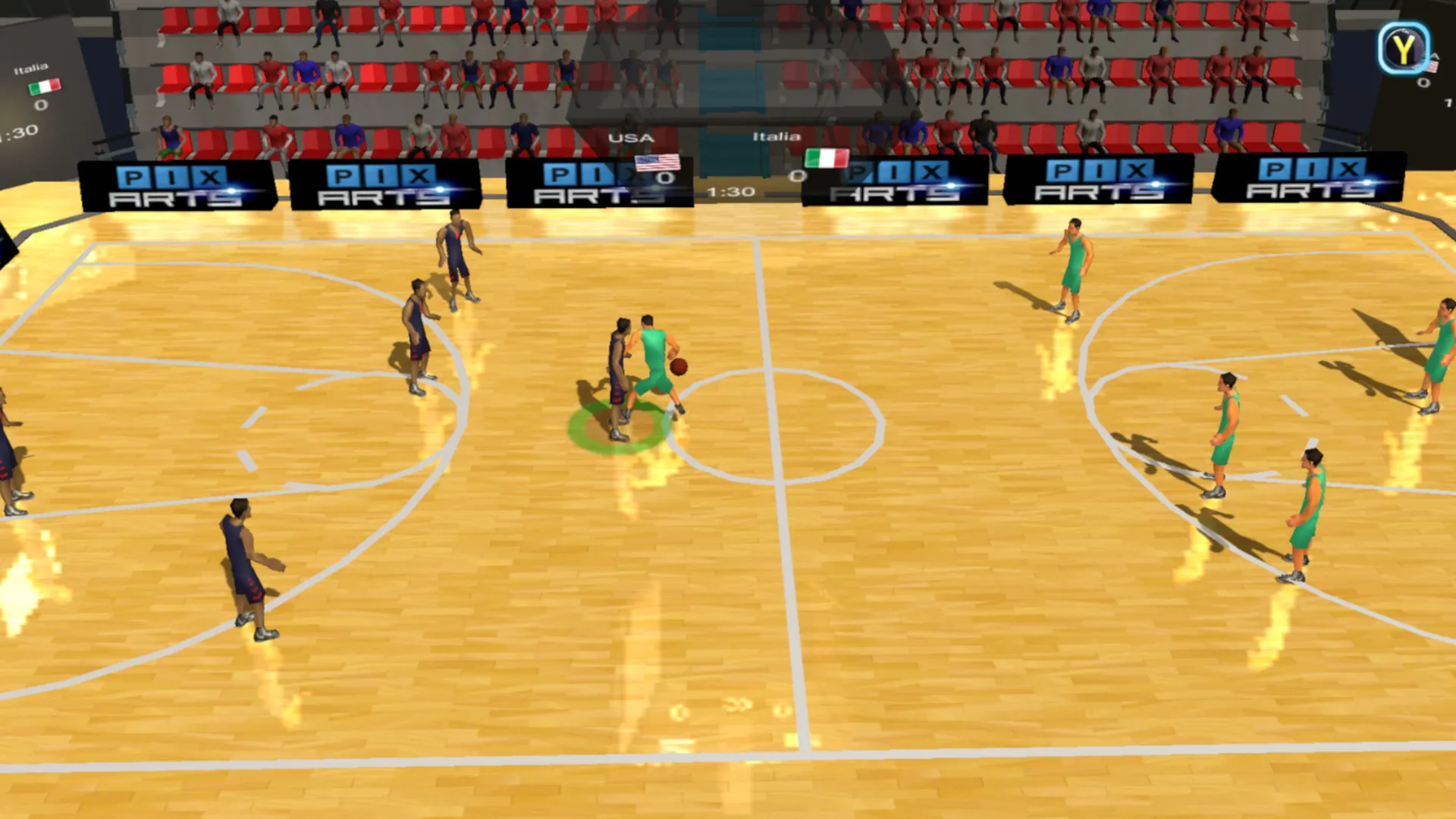Expand the center courtside scoreboard panel
Image resolution: width=1456 pixels, height=819 pixels.
pos(728,163)
